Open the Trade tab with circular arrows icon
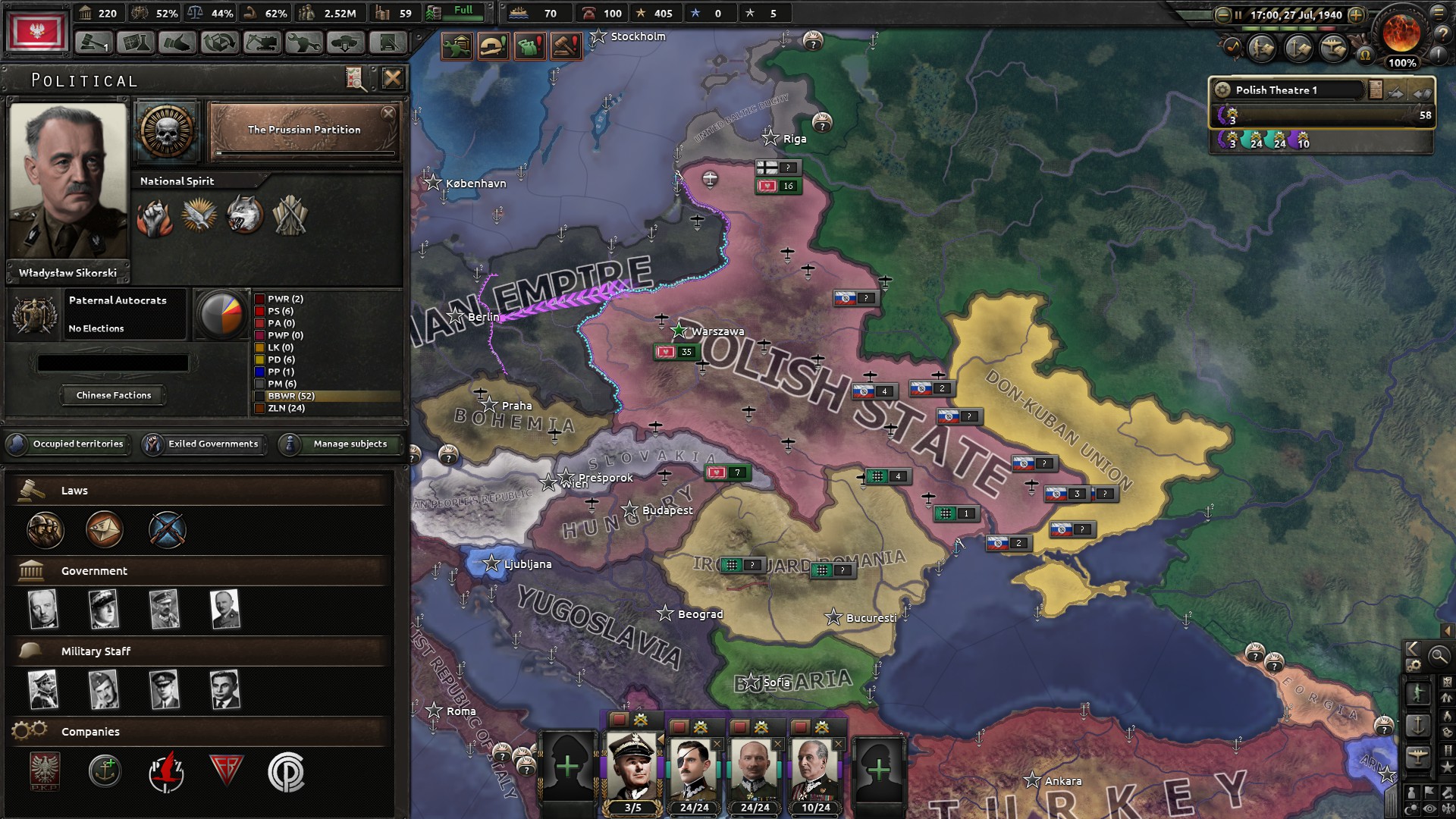 click(219, 44)
